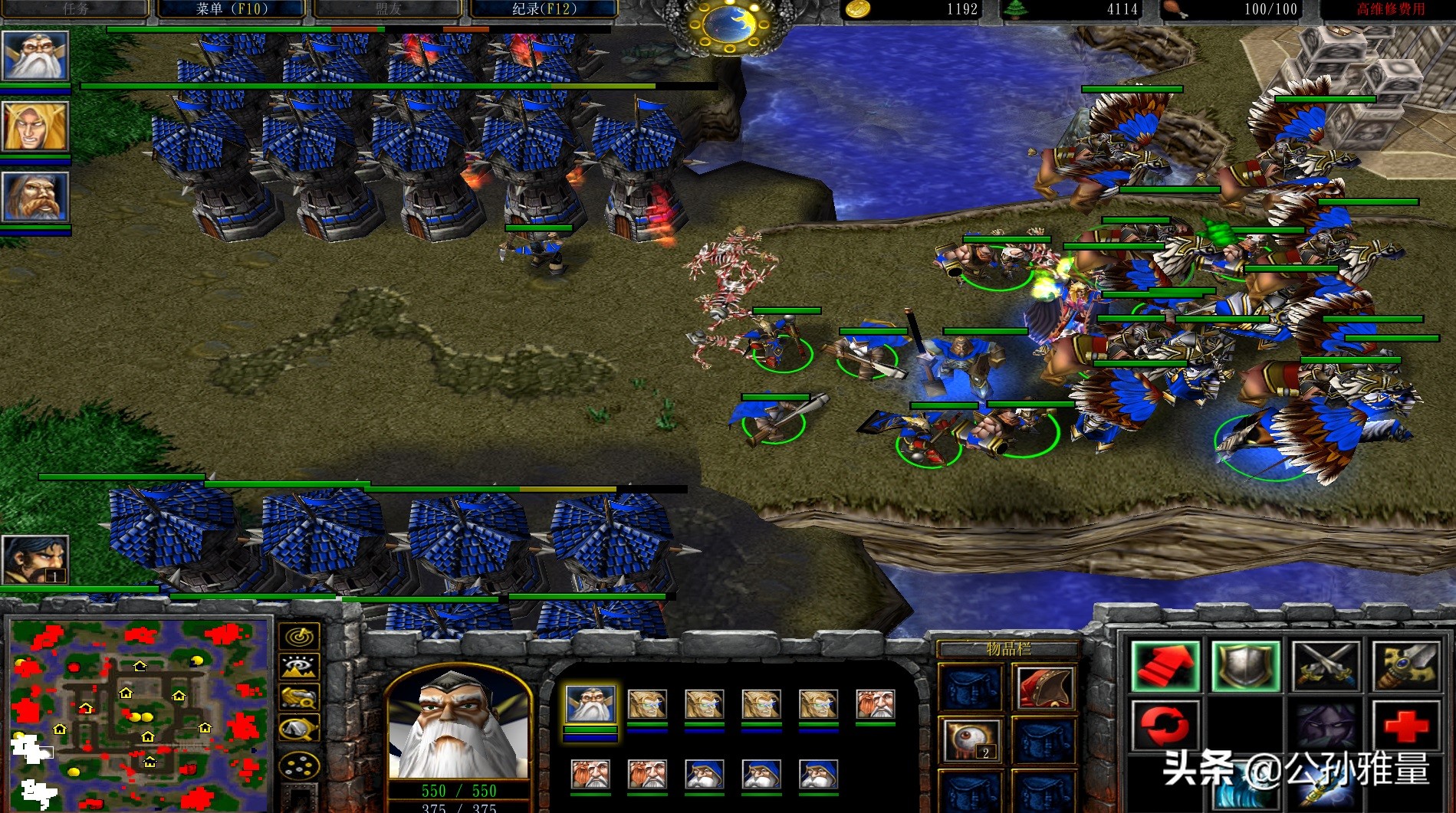Select the Mountain King hero portrait

tap(35, 197)
